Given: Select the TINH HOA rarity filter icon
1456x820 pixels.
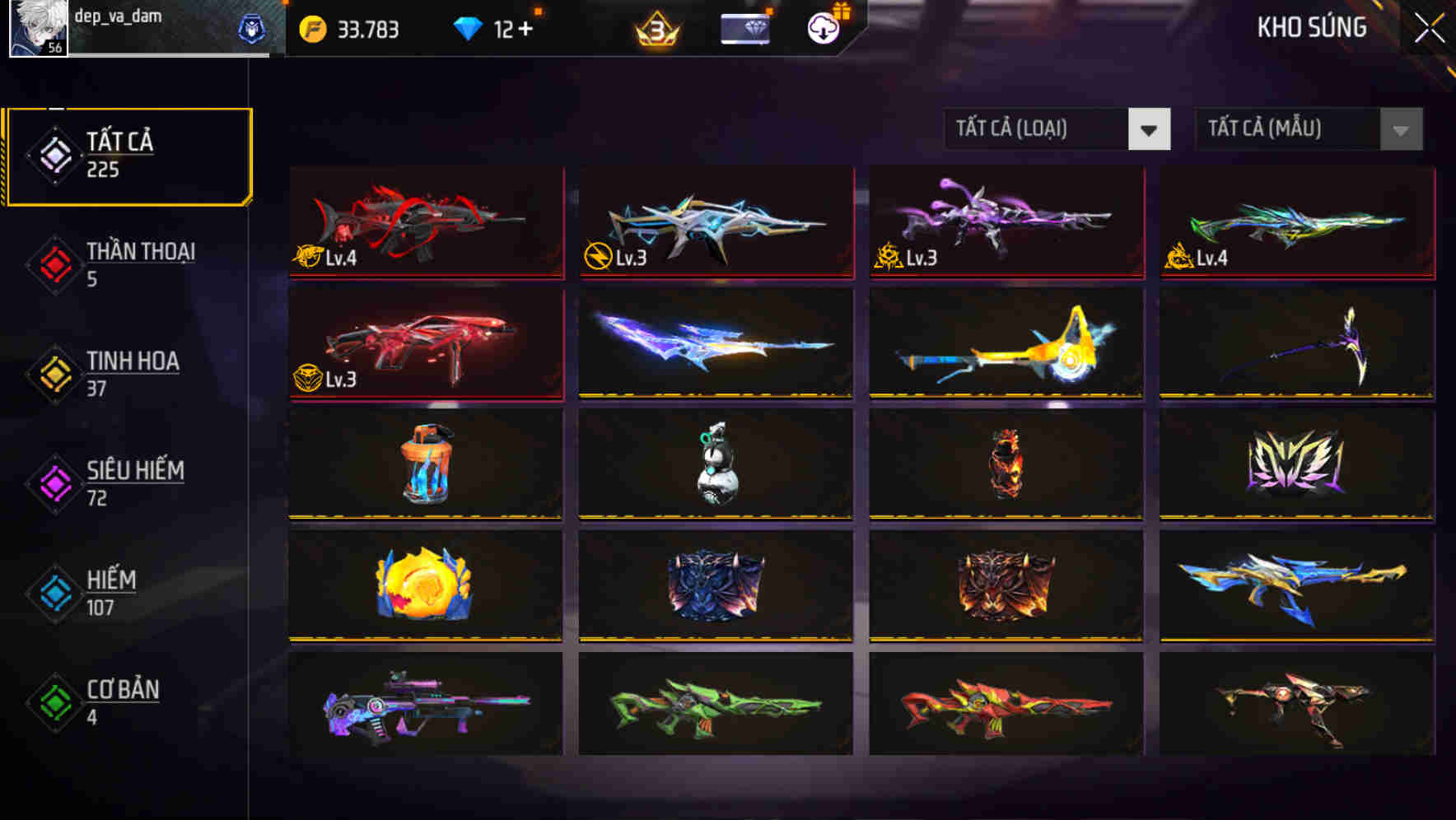Looking at the screenshot, I should coord(54,373).
